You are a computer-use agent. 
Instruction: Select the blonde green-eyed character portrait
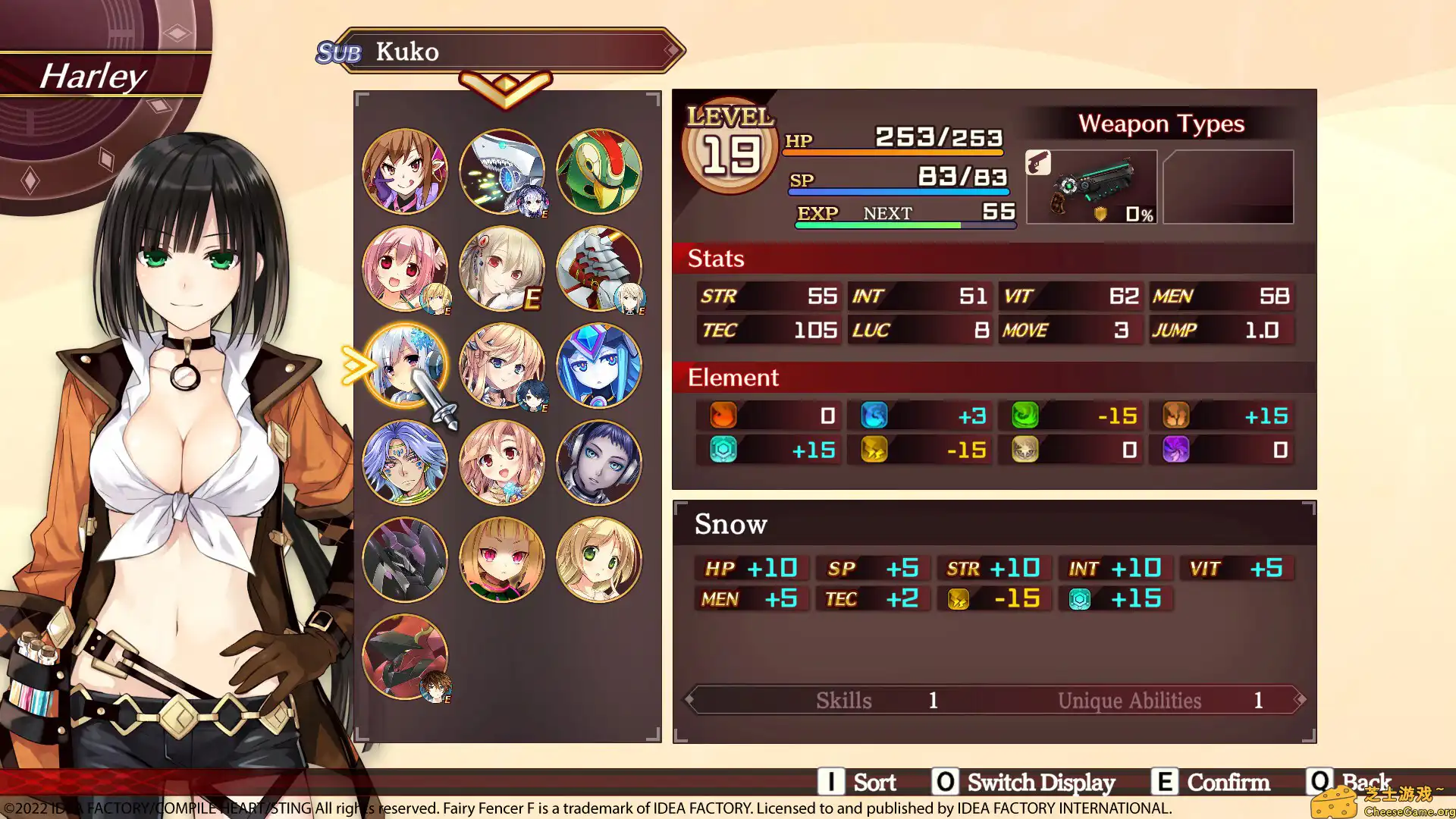[599, 560]
